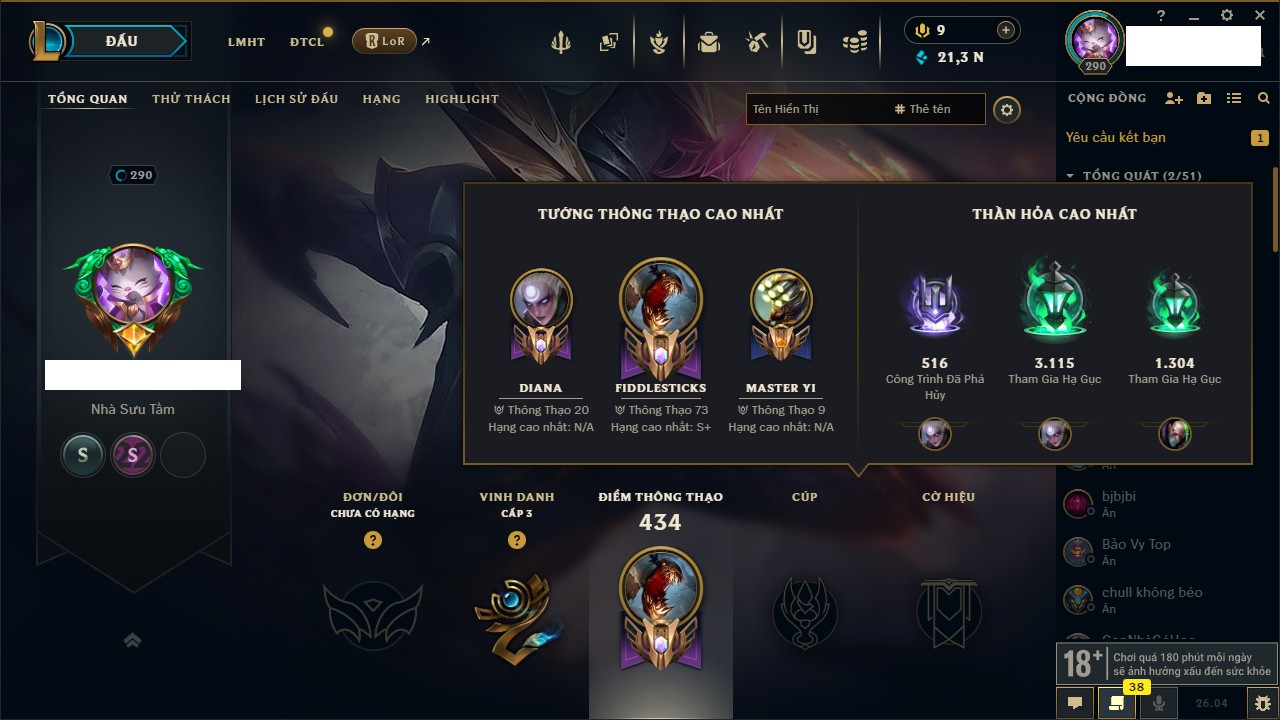Open the backpack collection icon
1280x720 pixels.
point(709,42)
